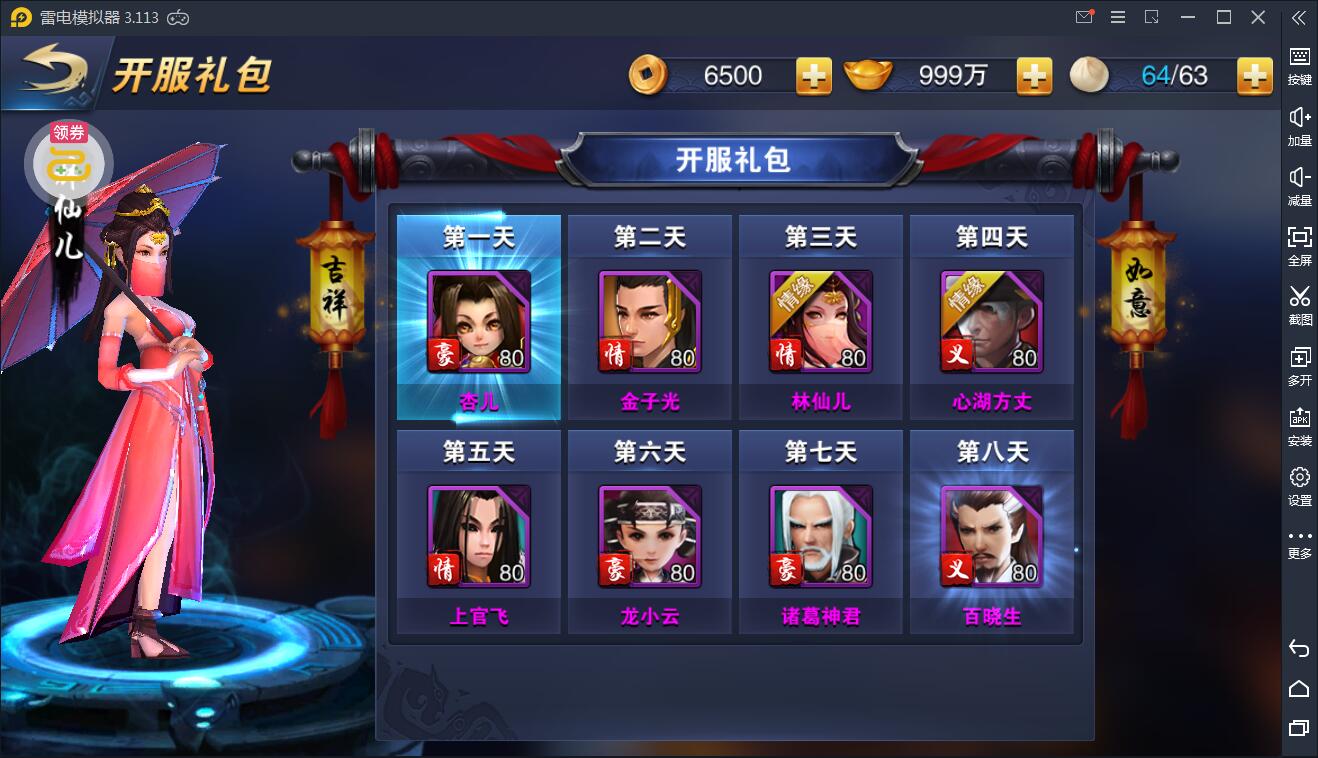Image resolution: width=1318 pixels, height=758 pixels.
Task: Collapse the sidebar using the double-chevron
Action: pyautogui.click(x=1297, y=17)
